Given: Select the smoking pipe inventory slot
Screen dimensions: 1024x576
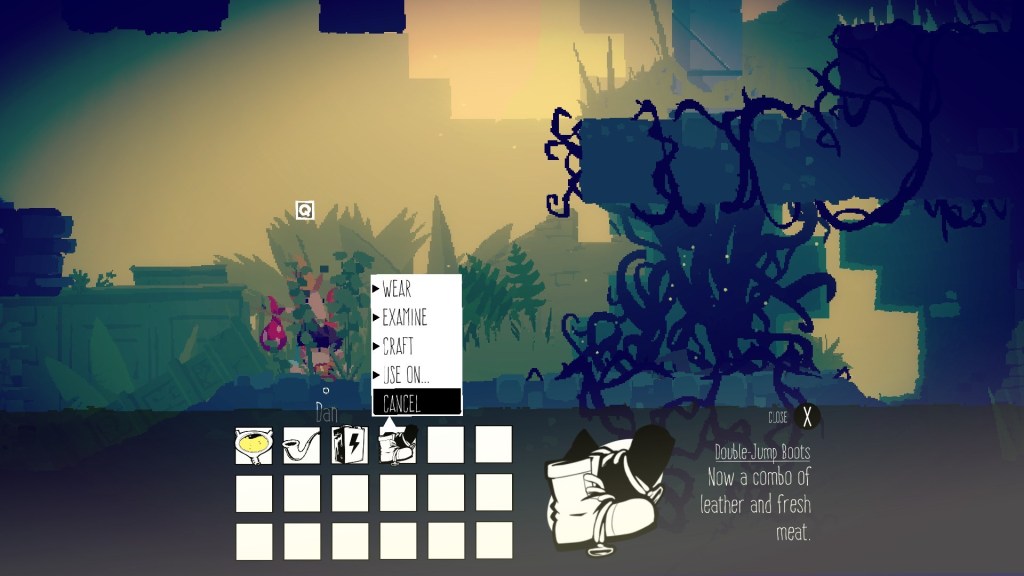Looking at the screenshot, I should (302, 445).
